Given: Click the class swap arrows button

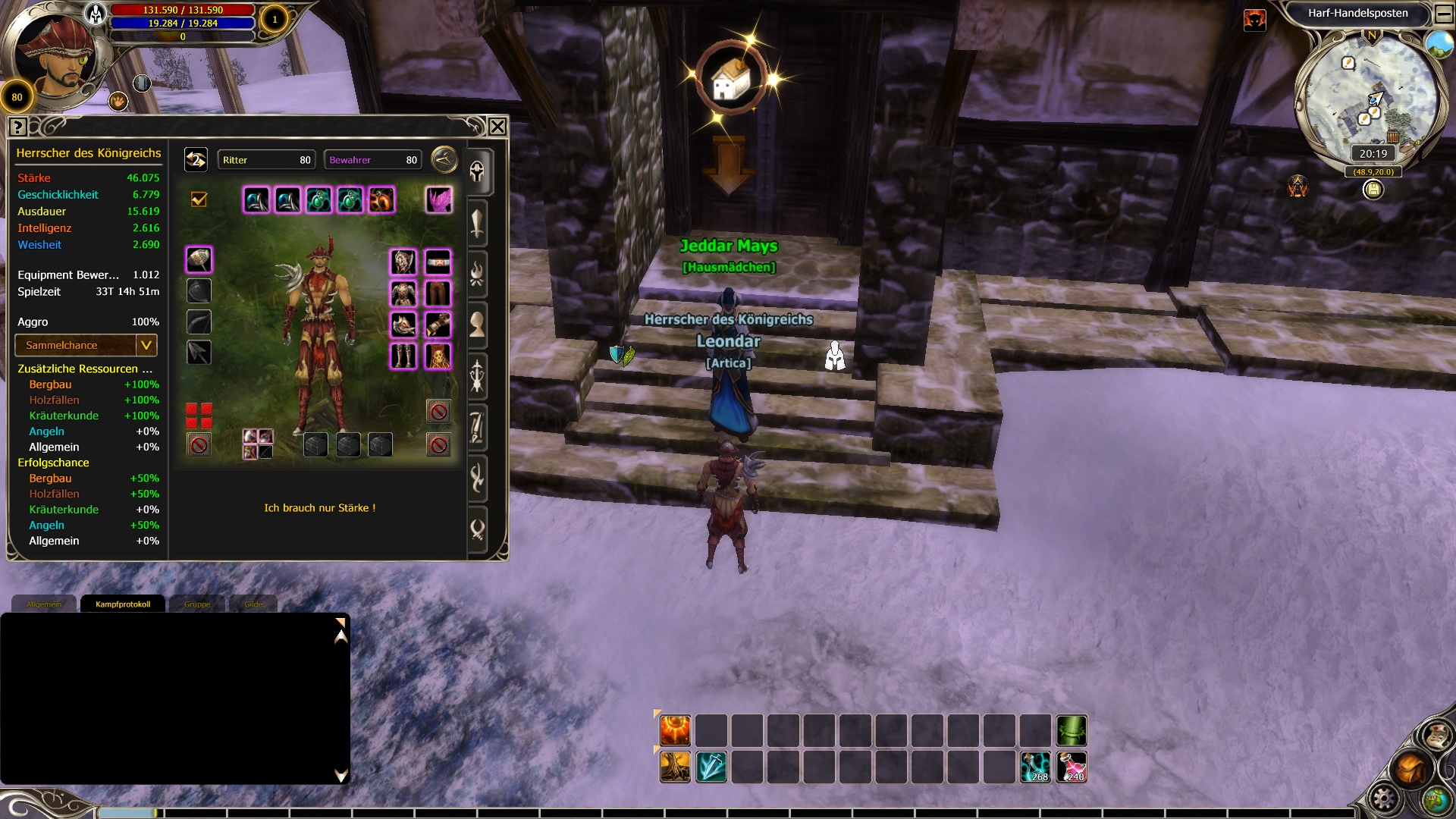Looking at the screenshot, I should click(x=196, y=159).
